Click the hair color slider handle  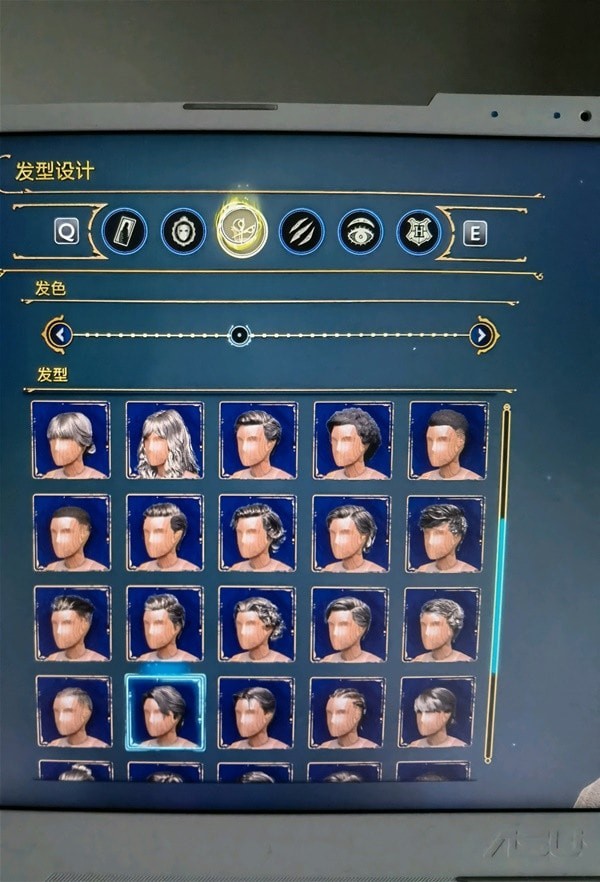[239, 335]
